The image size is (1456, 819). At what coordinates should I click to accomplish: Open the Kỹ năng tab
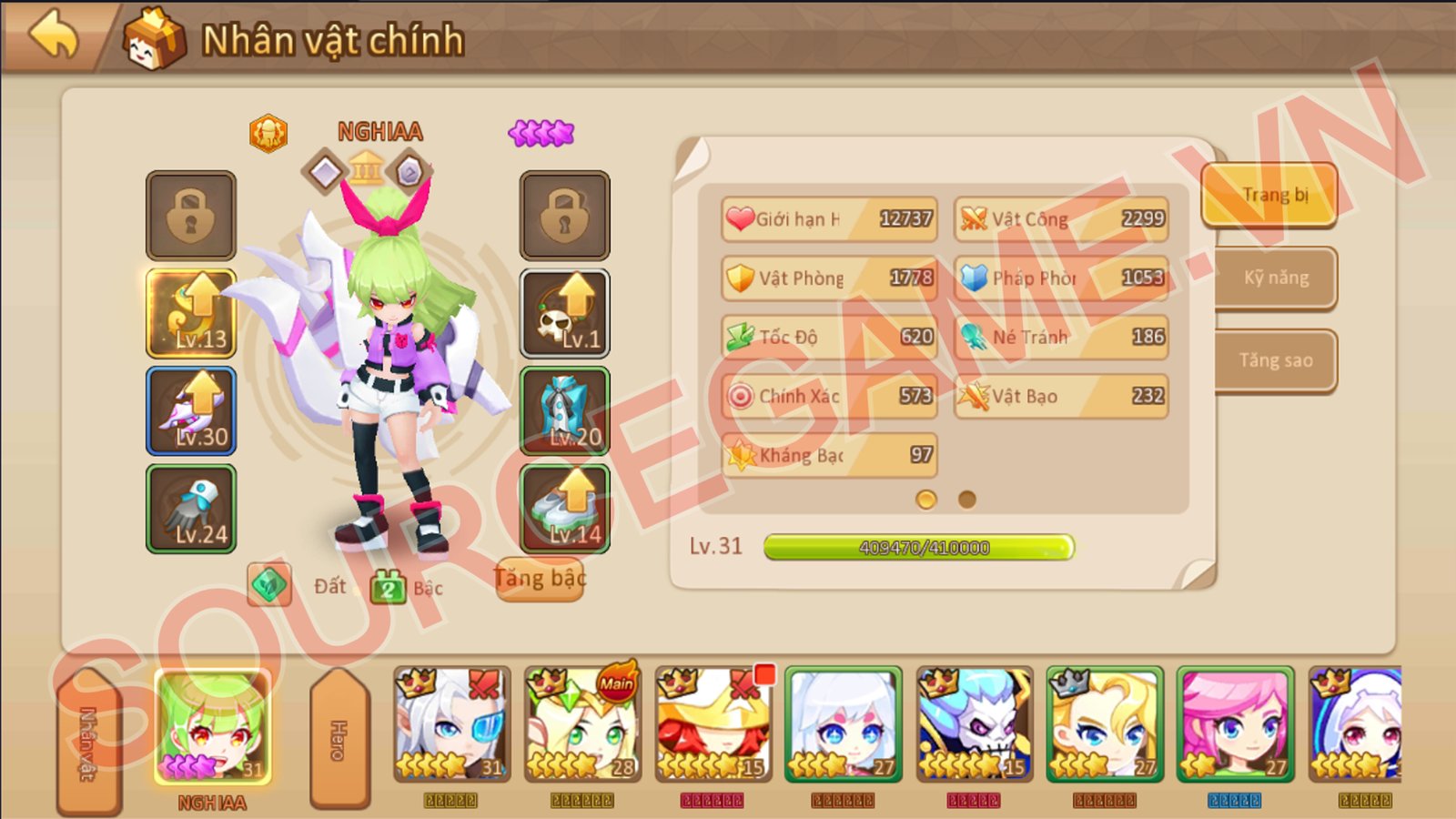tap(1276, 278)
